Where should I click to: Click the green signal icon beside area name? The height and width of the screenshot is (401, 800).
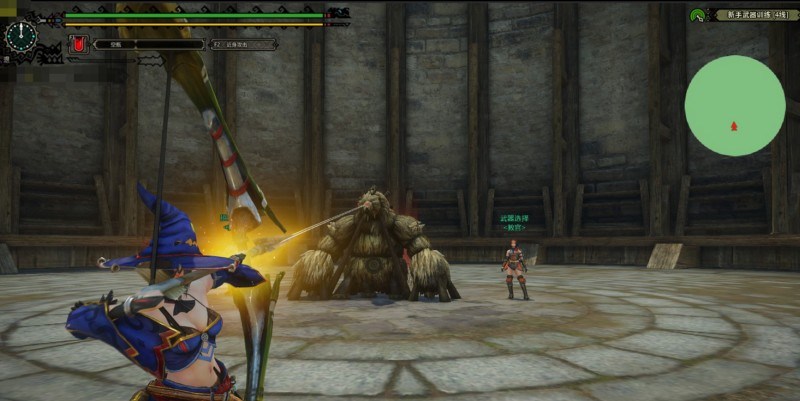[698, 15]
